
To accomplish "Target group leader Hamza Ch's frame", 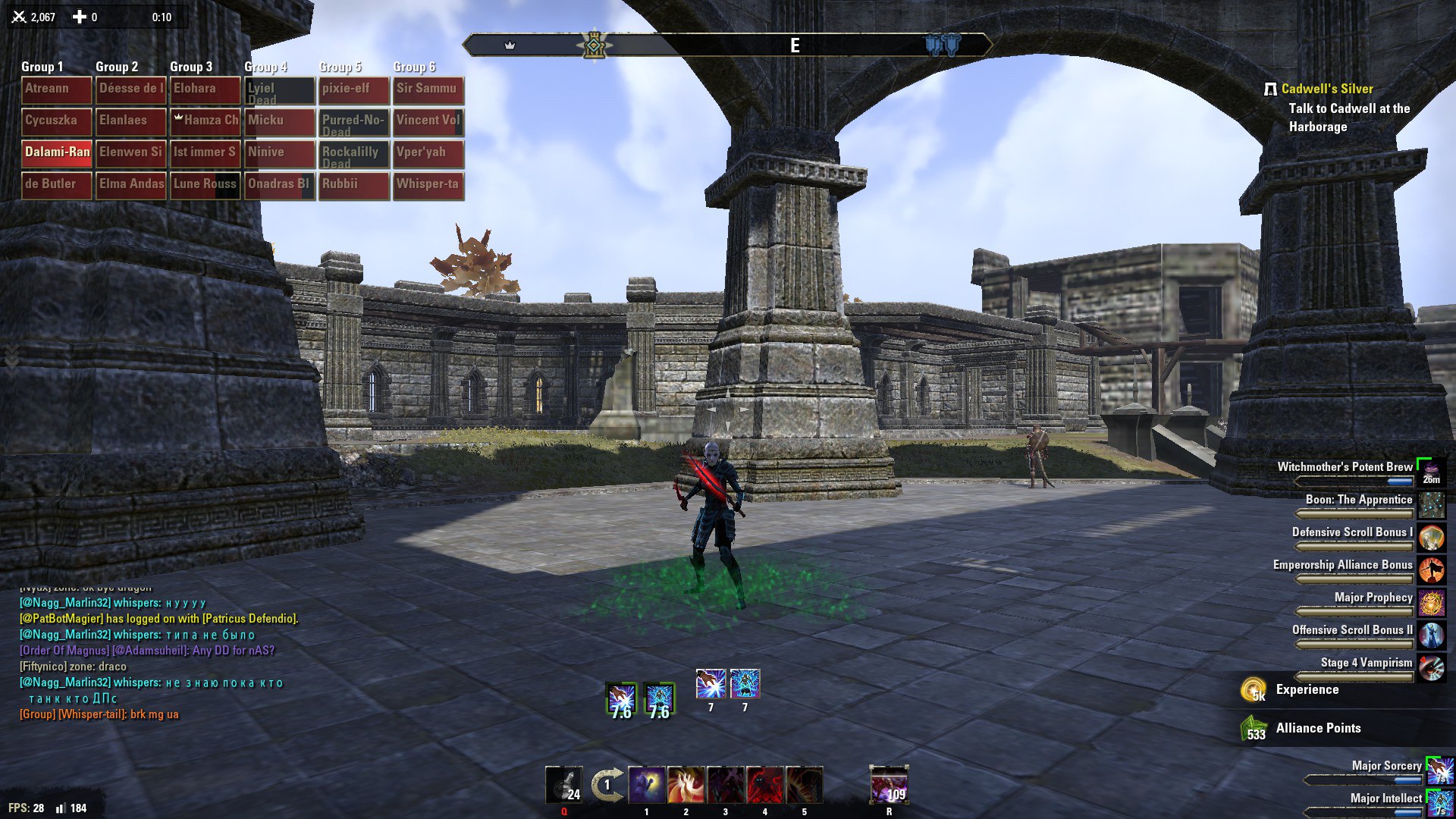I will (206, 121).
